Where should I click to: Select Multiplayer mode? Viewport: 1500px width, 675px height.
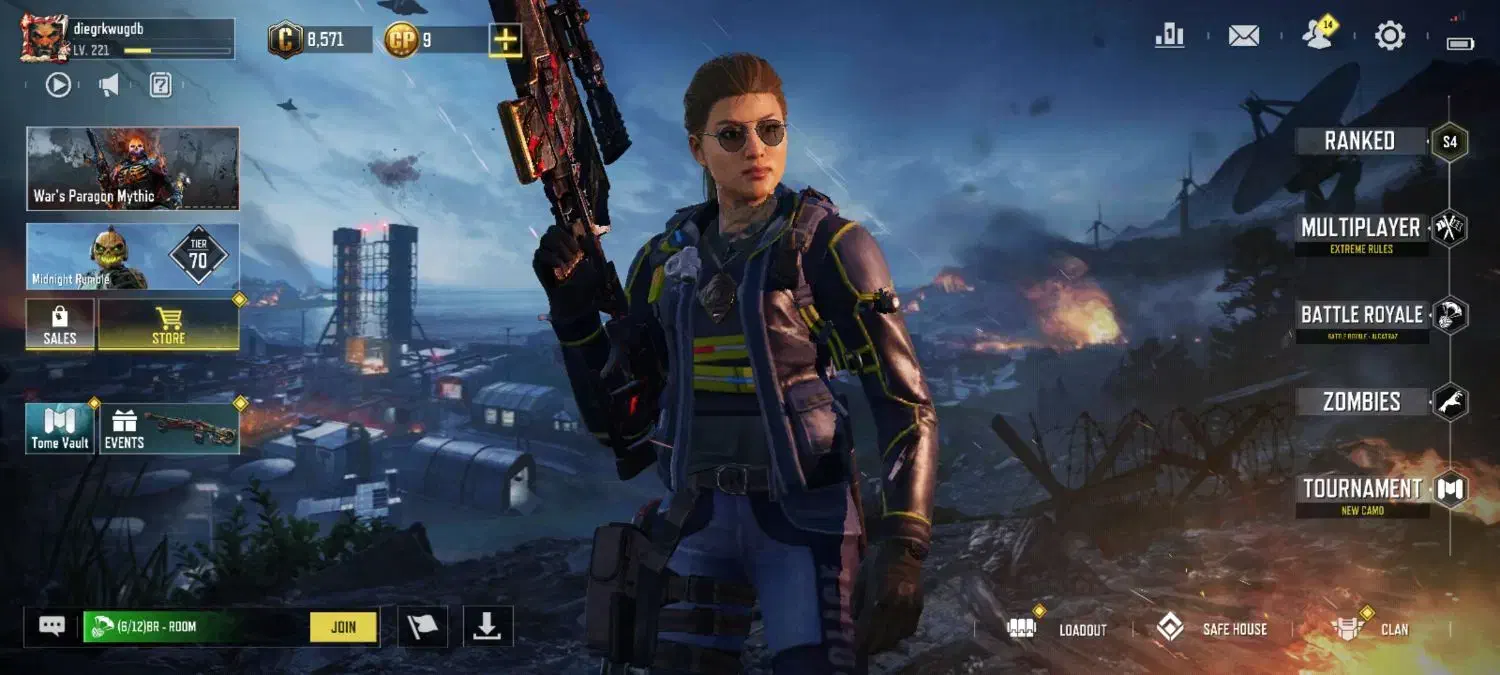[x=1360, y=229]
